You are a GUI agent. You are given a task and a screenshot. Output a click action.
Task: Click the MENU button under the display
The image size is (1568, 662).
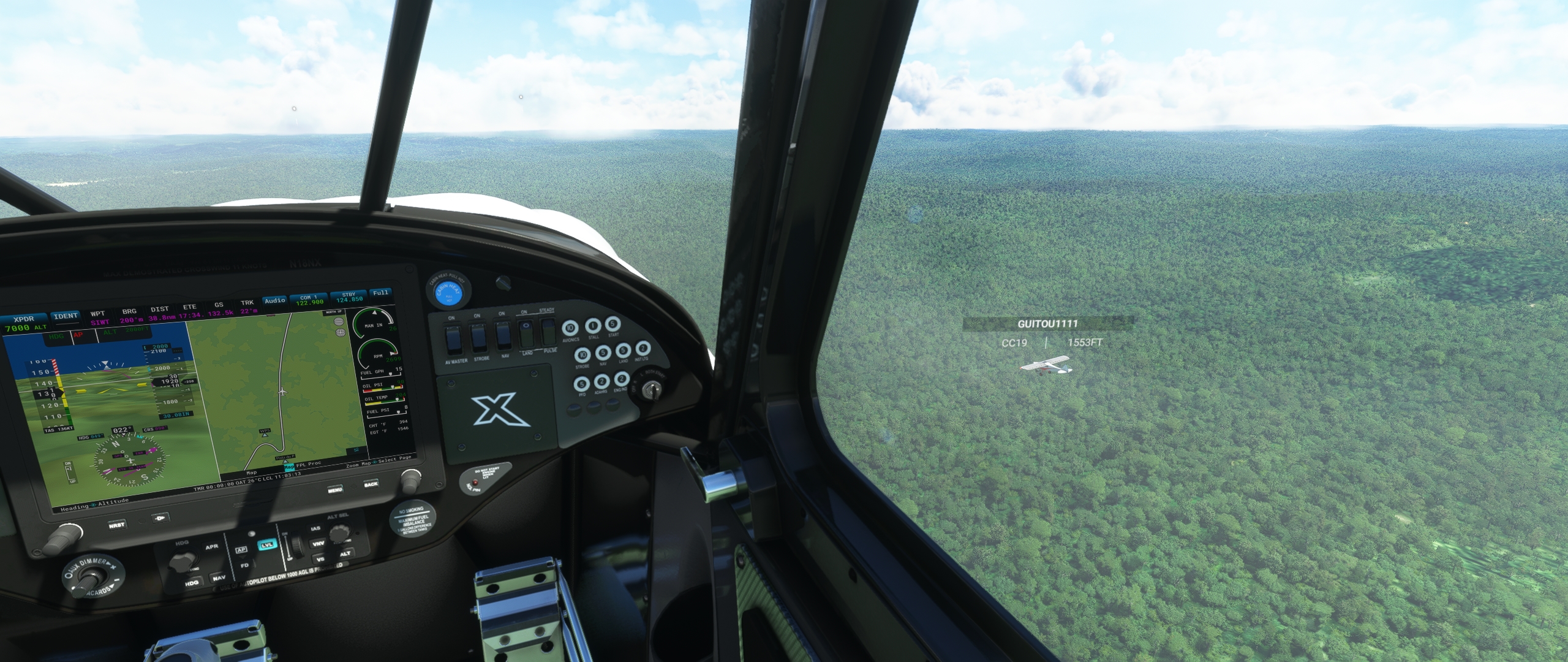click(x=334, y=490)
